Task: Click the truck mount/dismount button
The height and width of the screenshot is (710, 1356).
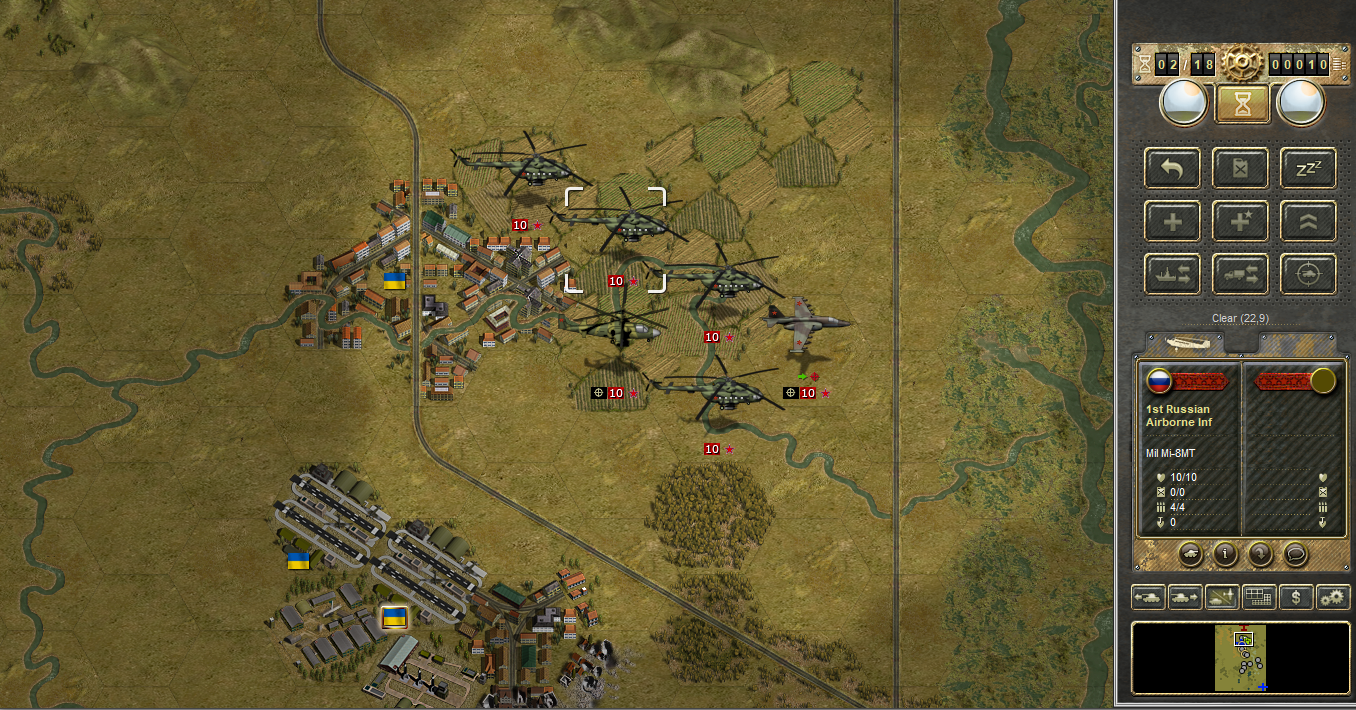Action: coord(1240,273)
